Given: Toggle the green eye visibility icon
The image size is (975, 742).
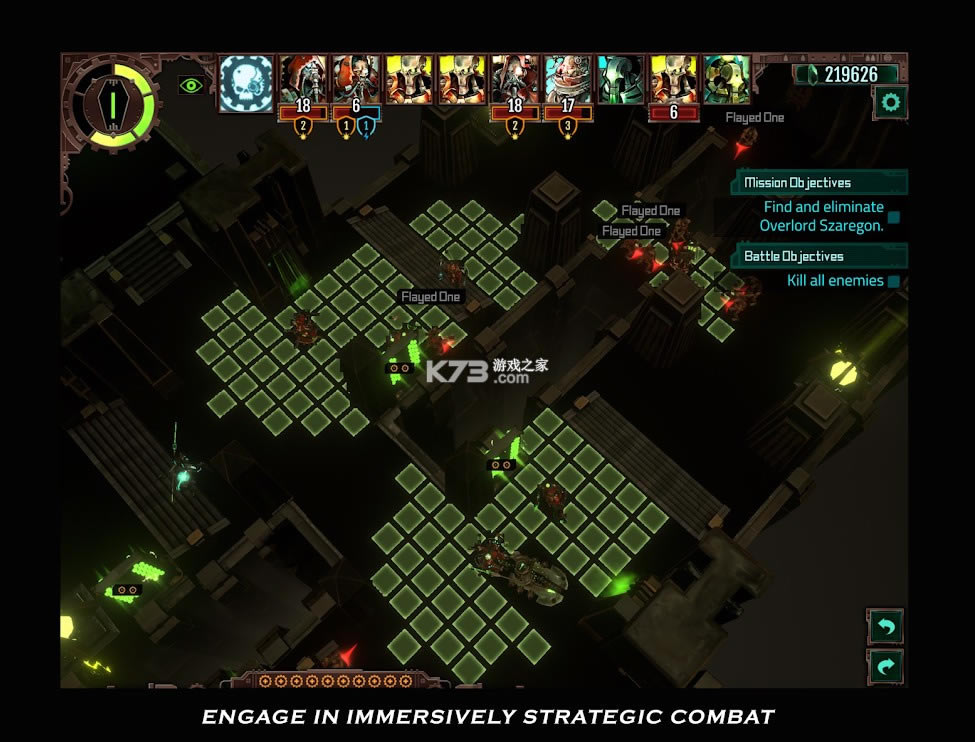Looking at the screenshot, I should 190,85.
